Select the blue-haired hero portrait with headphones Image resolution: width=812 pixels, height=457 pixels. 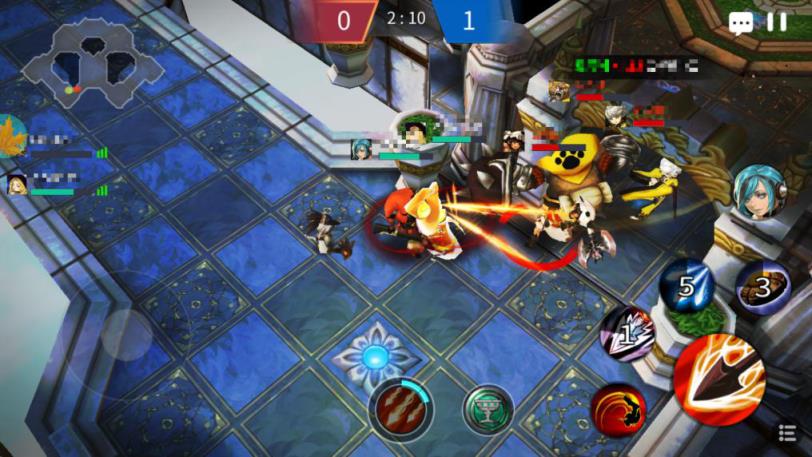tap(759, 192)
